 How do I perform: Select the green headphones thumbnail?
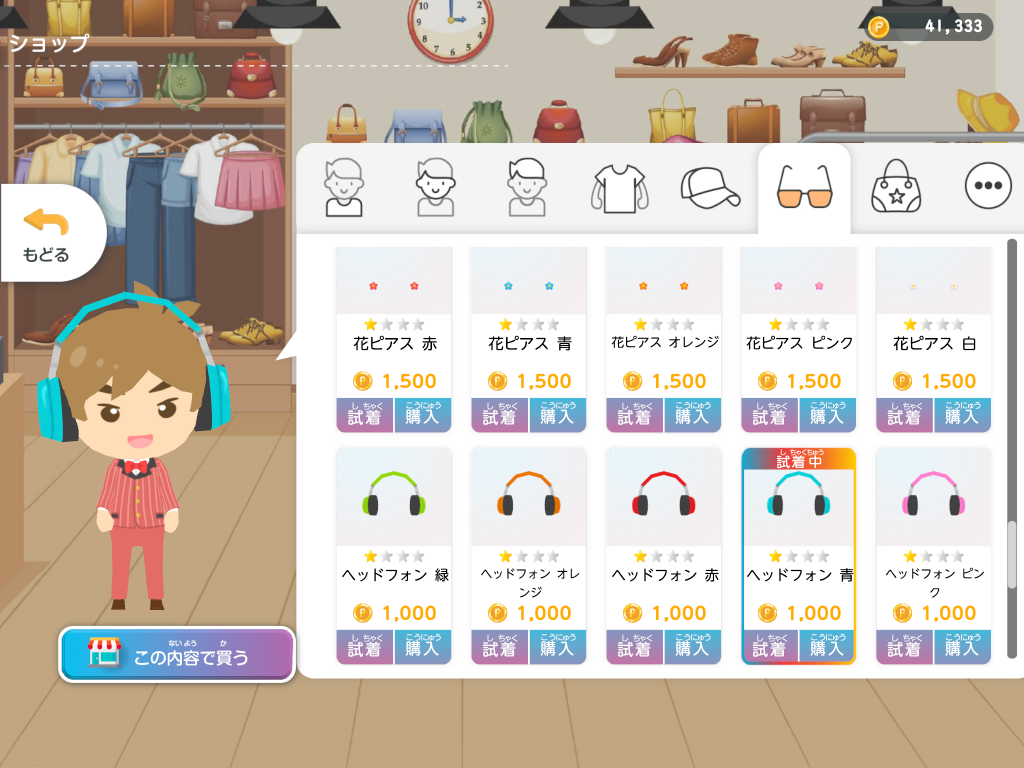[x=393, y=497]
